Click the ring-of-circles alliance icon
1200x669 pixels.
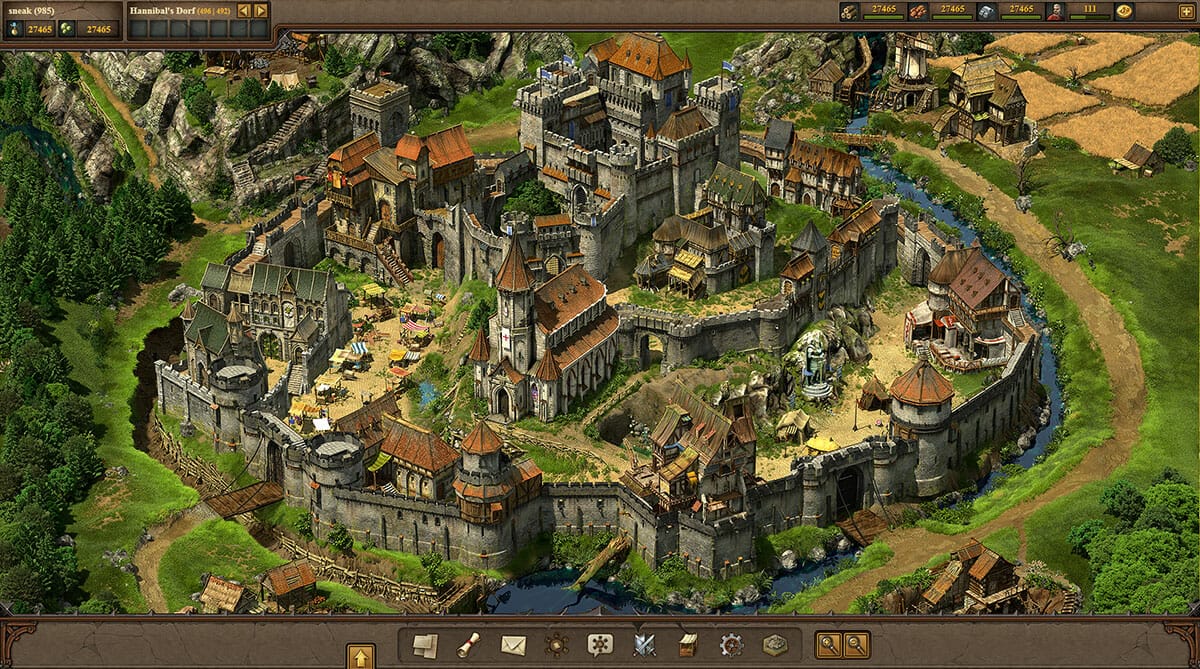pos(557,645)
